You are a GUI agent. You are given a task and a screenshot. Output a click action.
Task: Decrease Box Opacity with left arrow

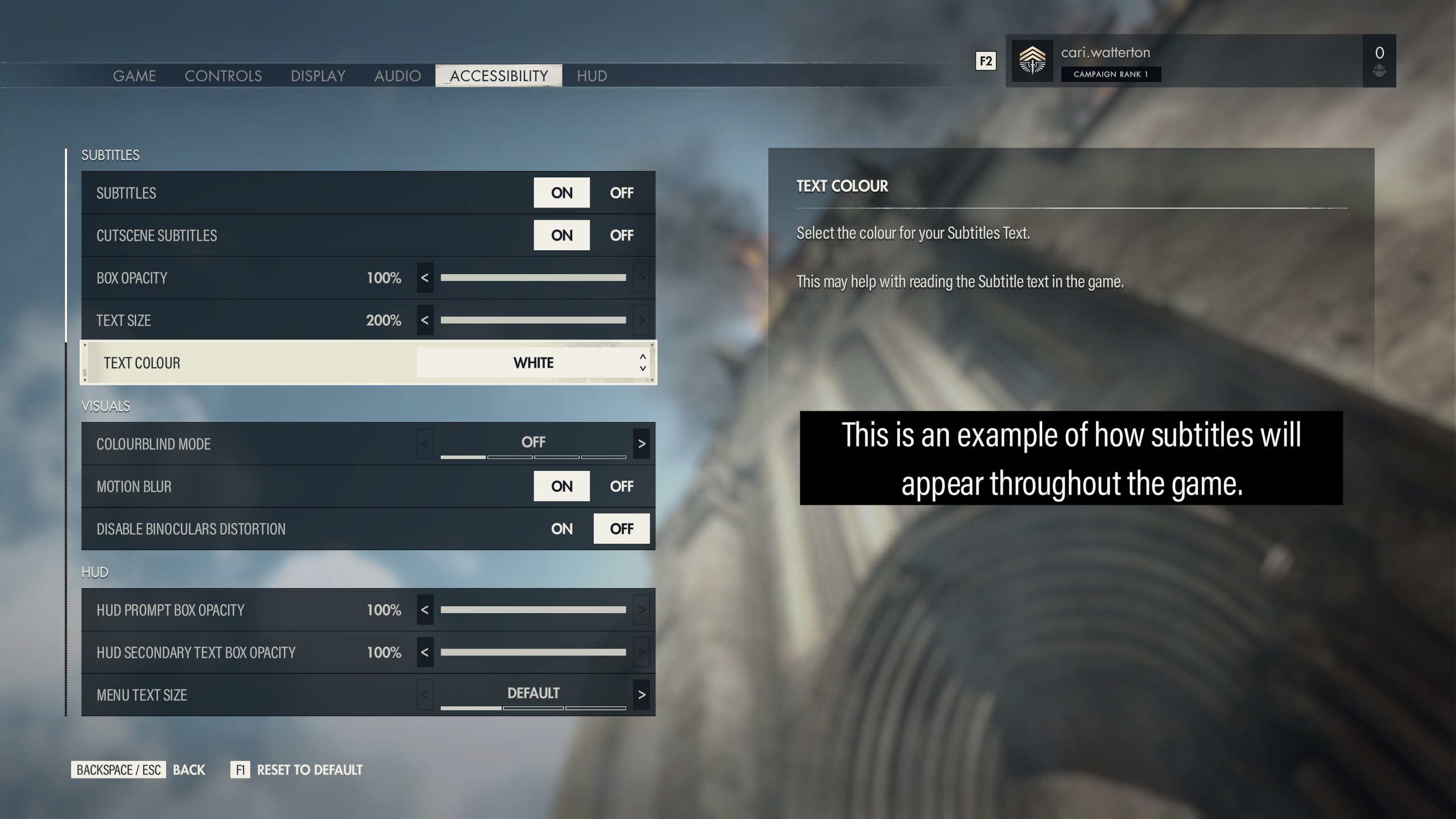[425, 278]
